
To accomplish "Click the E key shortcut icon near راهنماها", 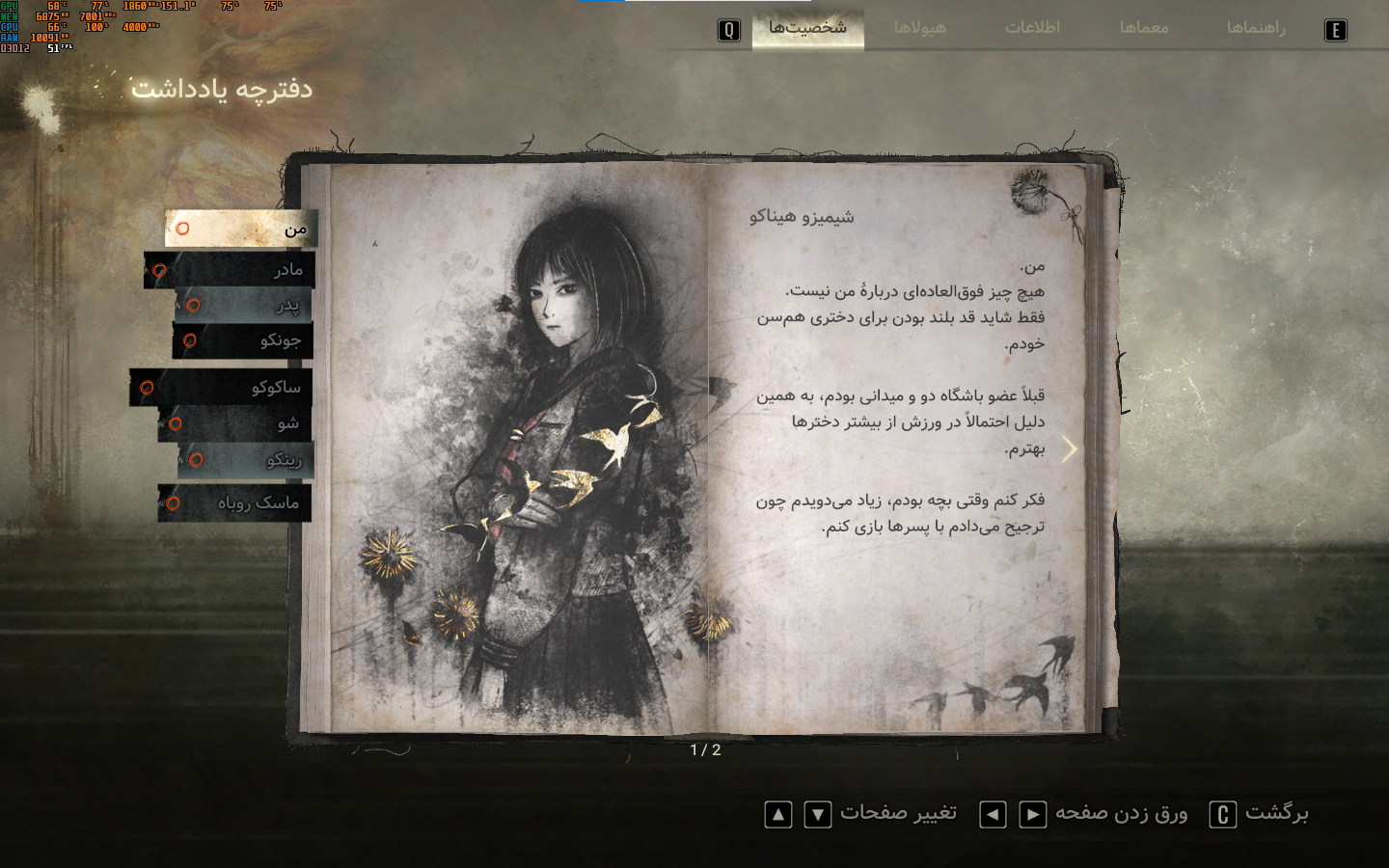I will (1334, 30).
